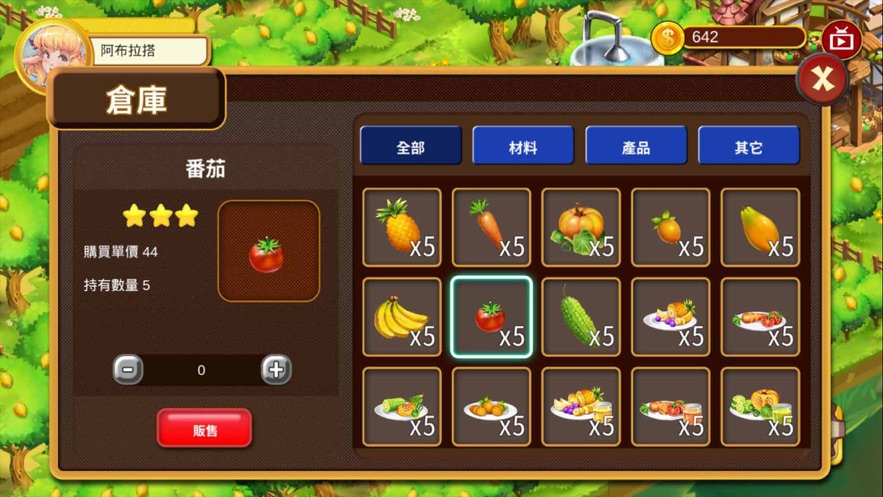
Task: Choose the 其它 category tab
Action: 748,146
